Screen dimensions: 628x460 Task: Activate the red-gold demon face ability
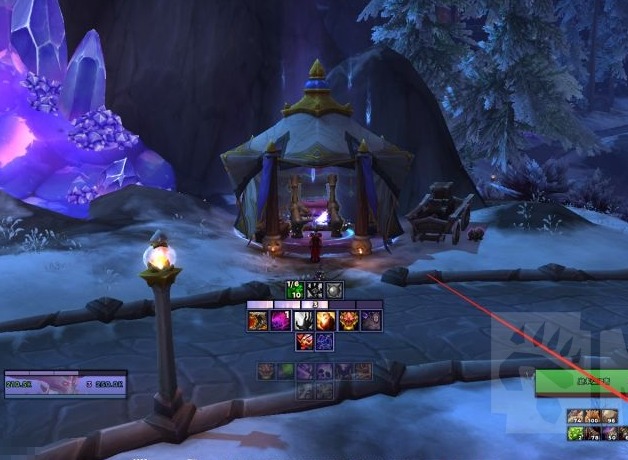tap(348, 321)
